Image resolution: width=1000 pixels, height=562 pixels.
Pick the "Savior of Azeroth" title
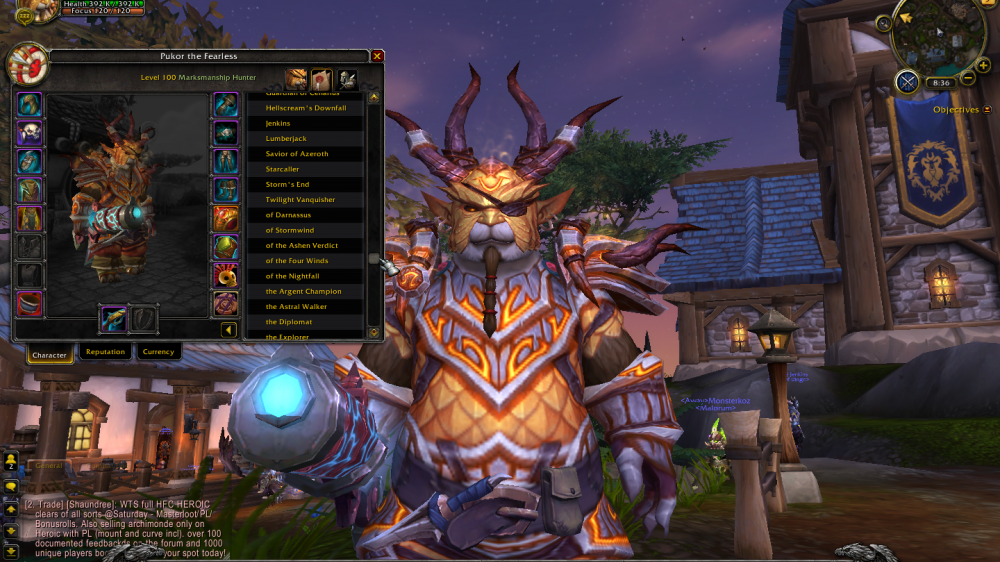pos(305,154)
